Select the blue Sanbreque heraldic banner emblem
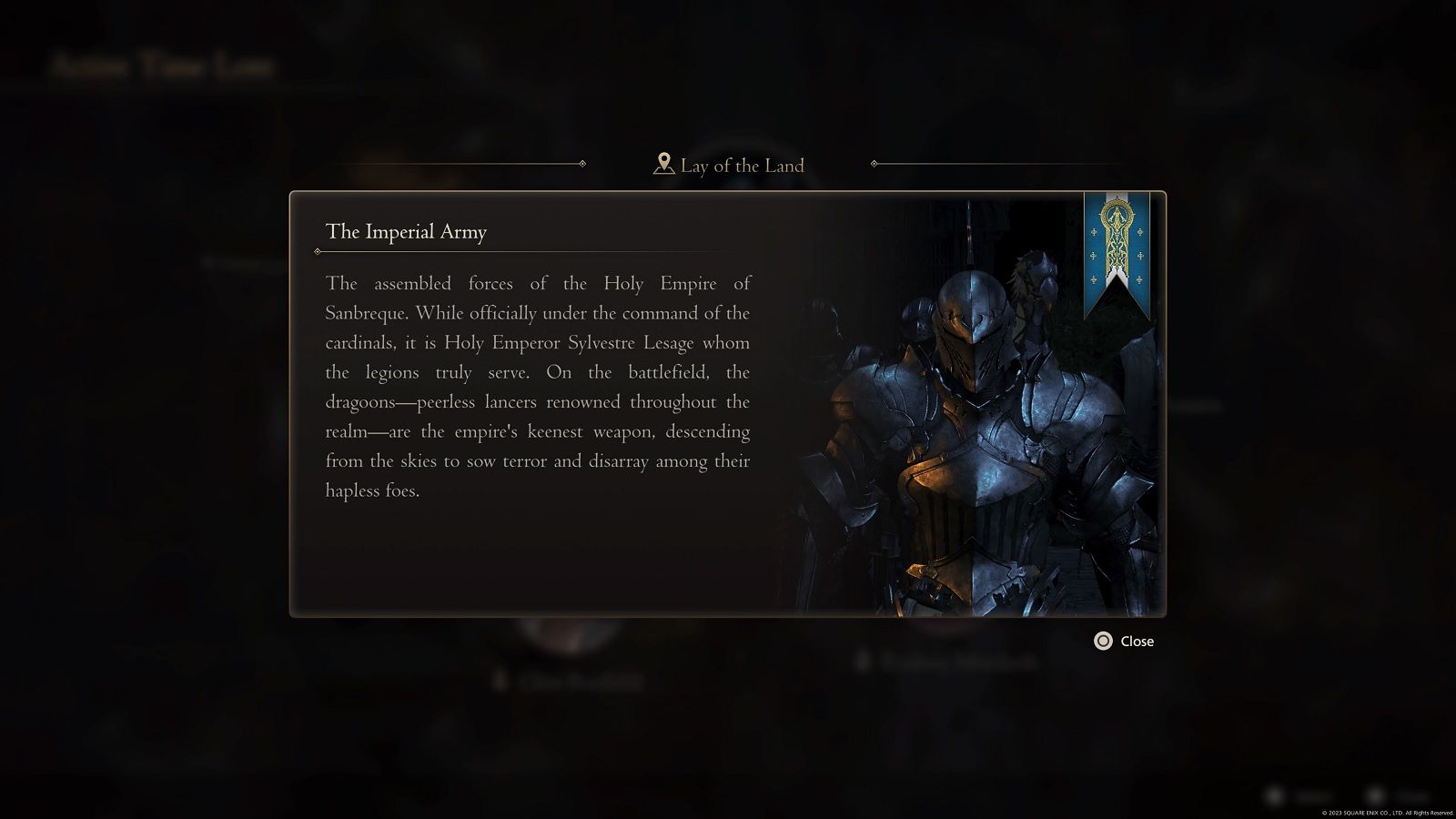Screen dimensions: 1456x819 point(1115,255)
